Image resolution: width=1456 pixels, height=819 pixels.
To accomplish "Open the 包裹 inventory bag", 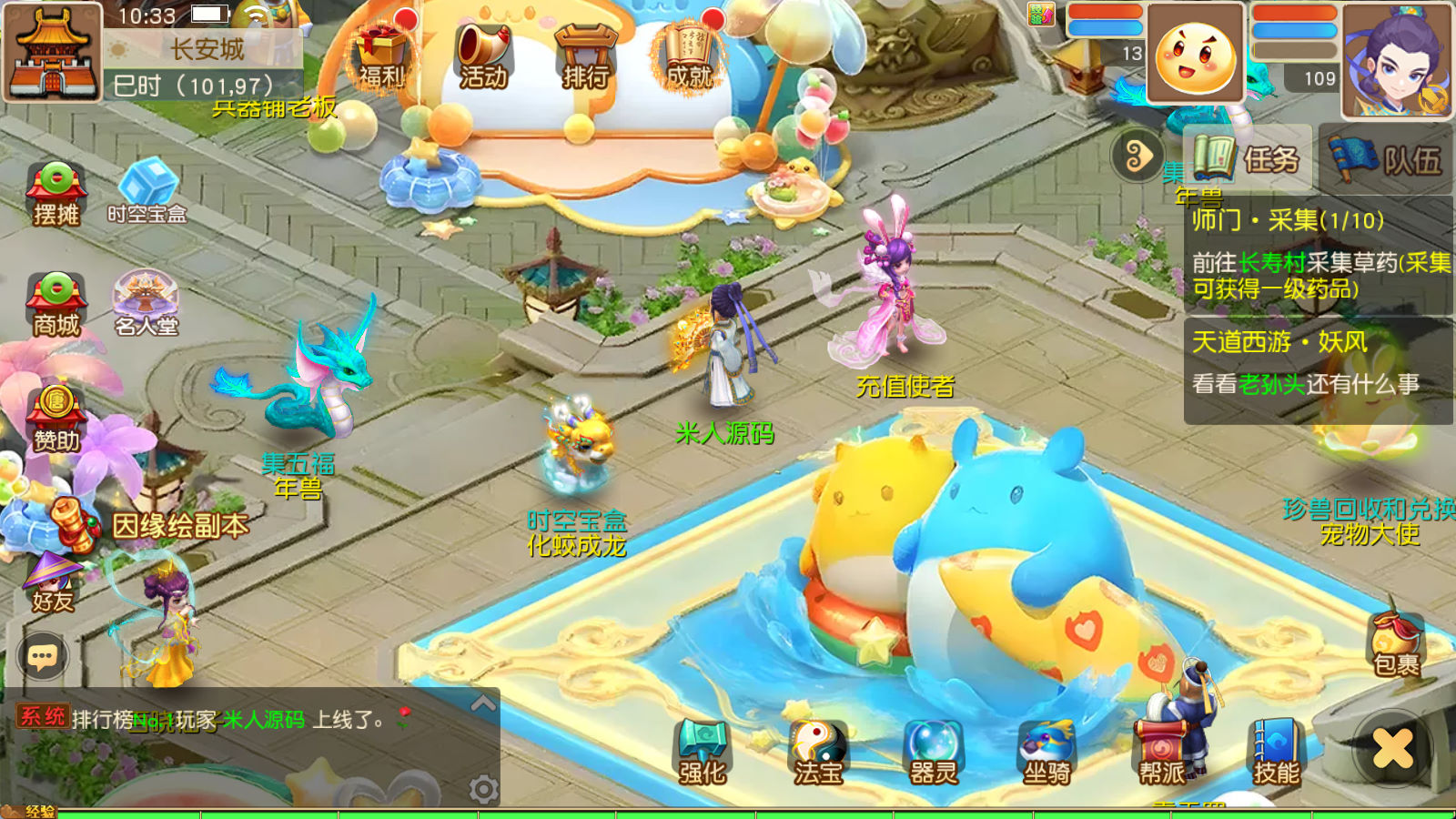I will pos(1397,644).
